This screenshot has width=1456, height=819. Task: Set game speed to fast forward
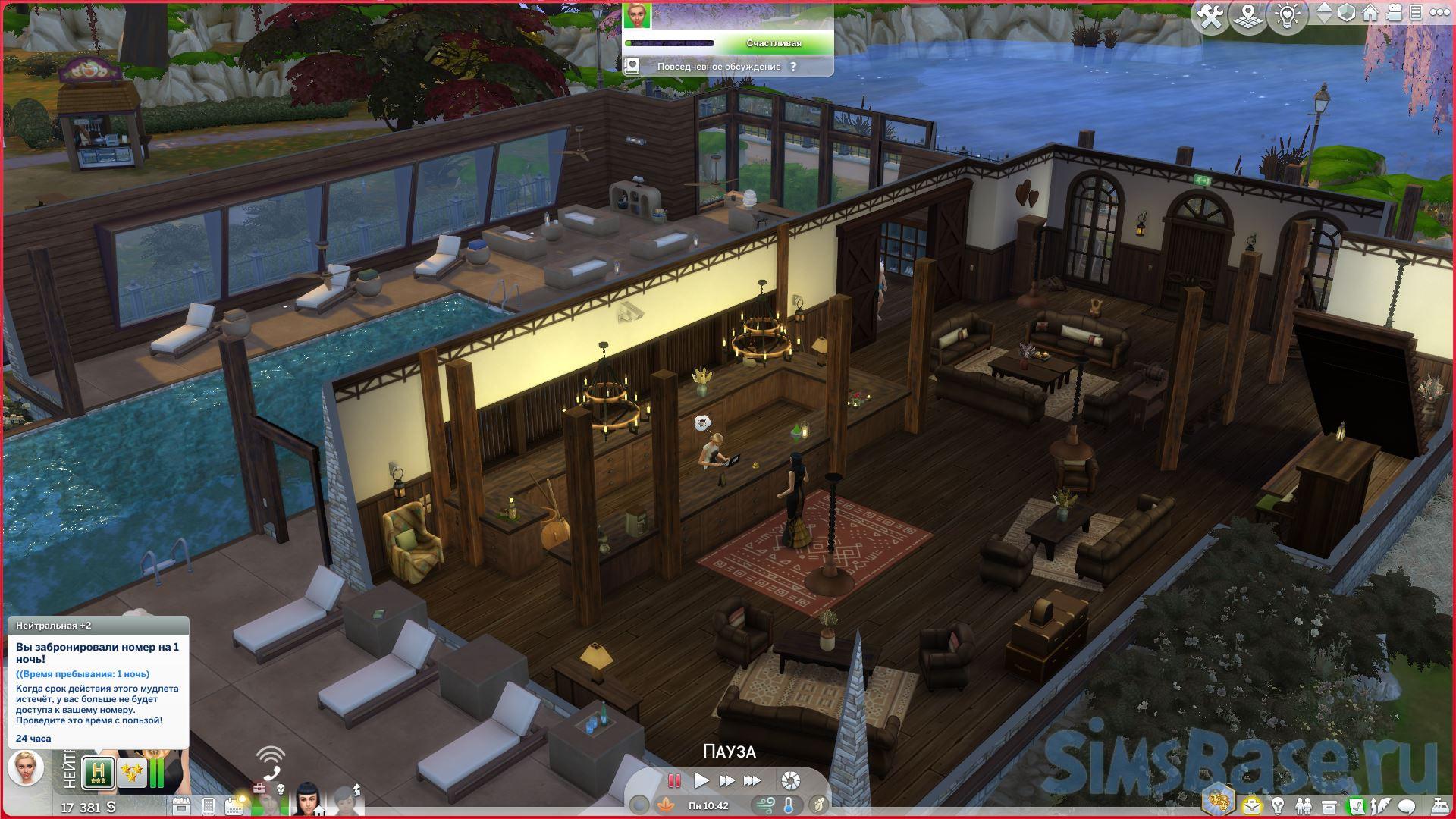pyautogui.click(x=726, y=780)
